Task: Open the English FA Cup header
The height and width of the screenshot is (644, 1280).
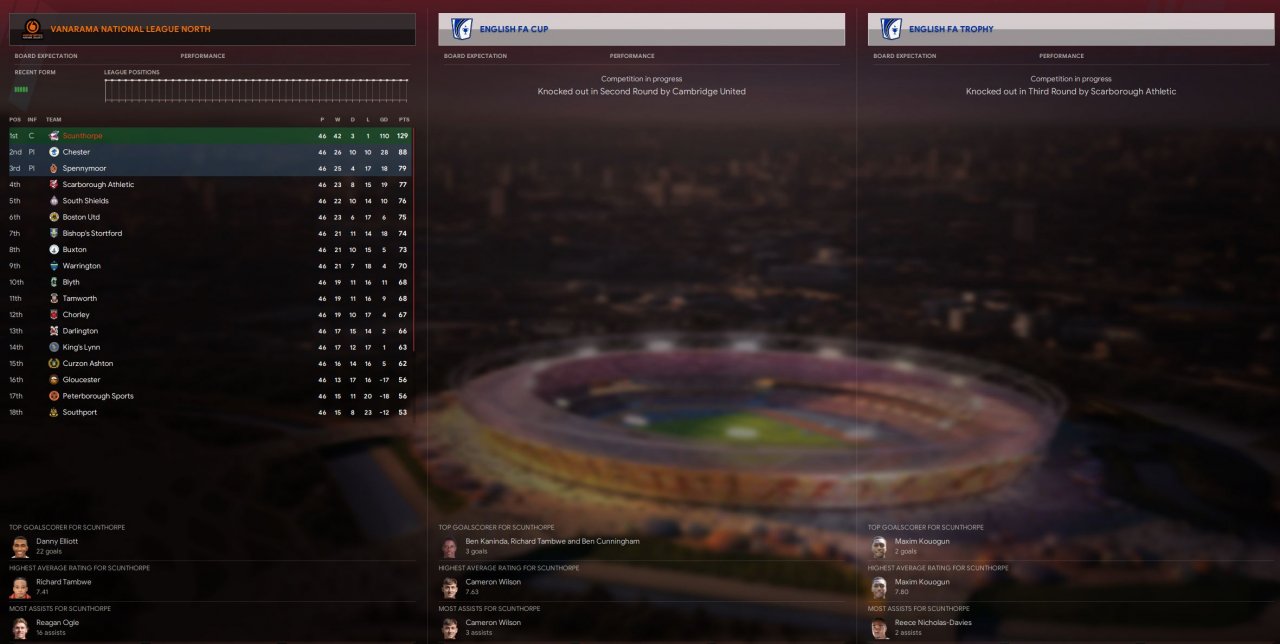Action: point(514,29)
